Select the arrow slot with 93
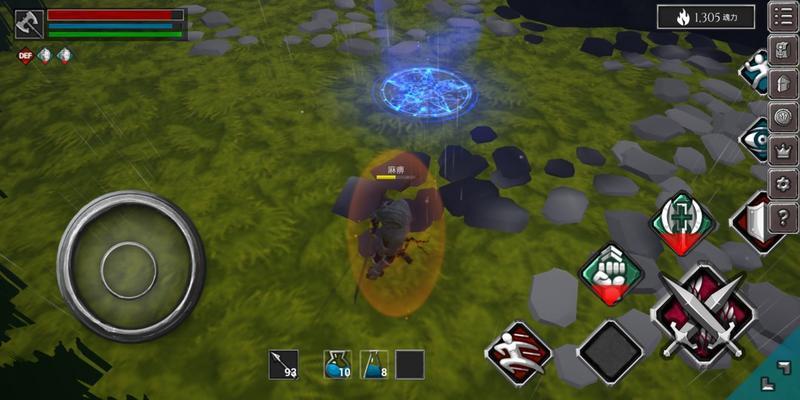The width and height of the screenshot is (800, 400). coord(283,365)
